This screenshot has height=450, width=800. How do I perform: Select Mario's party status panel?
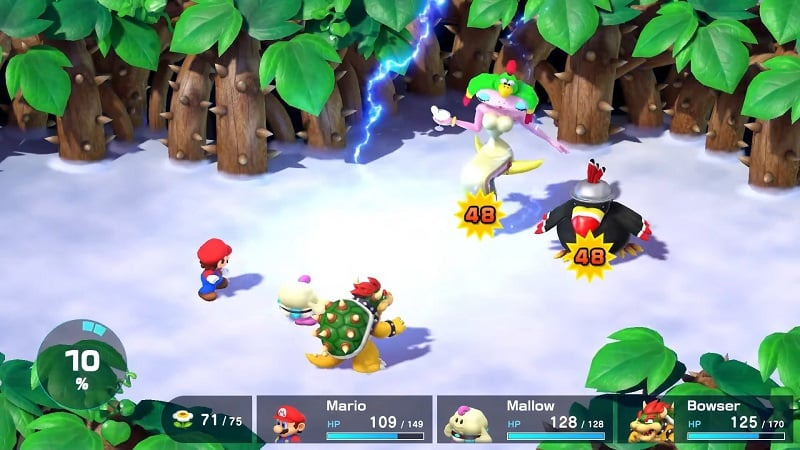pyautogui.click(x=345, y=419)
